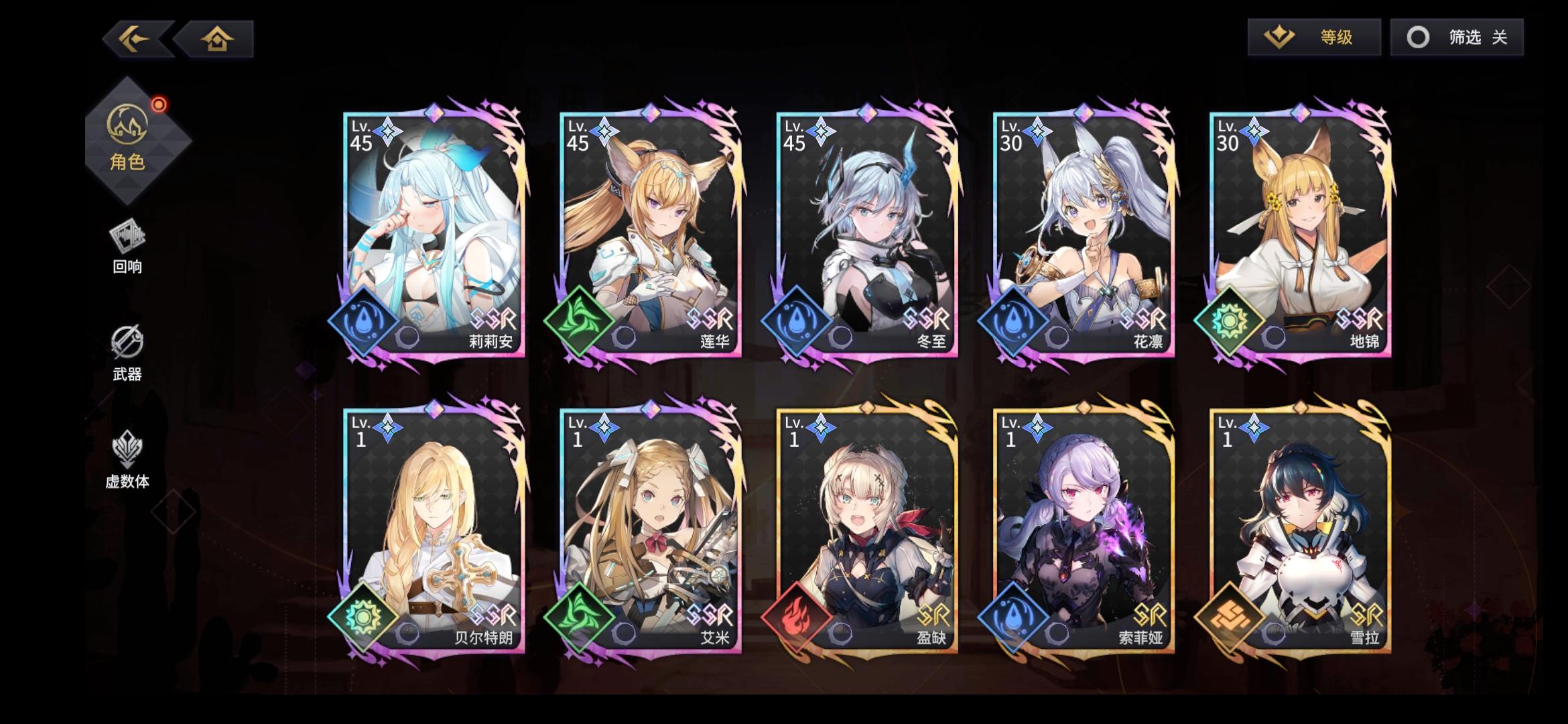Click the home icon in top toolbar
Screen dimensions: 1568x724
[218, 39]
